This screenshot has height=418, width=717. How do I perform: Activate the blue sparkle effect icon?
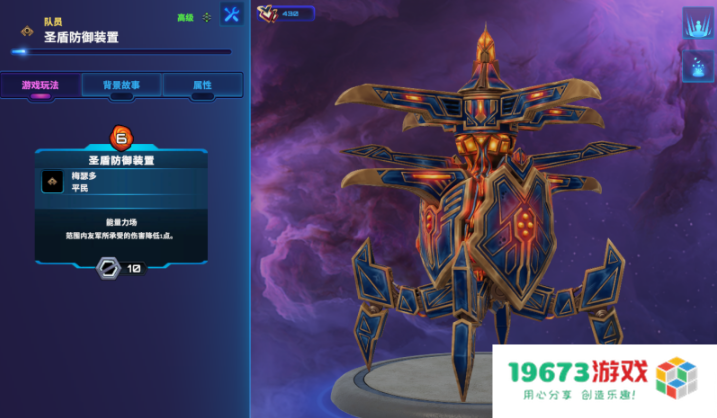click(697, 67)
